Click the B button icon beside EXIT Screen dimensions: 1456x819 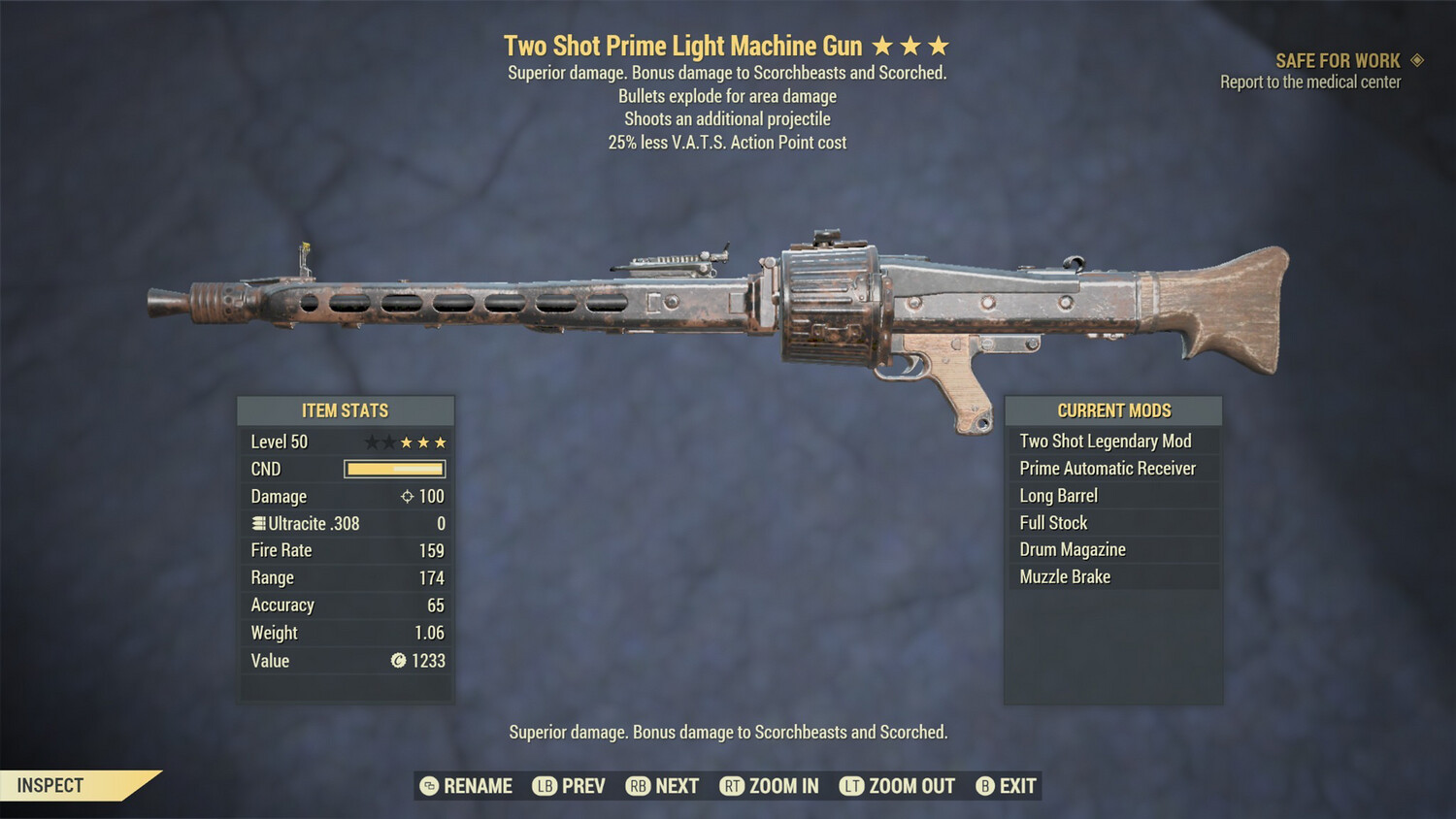tap(984, 786)
